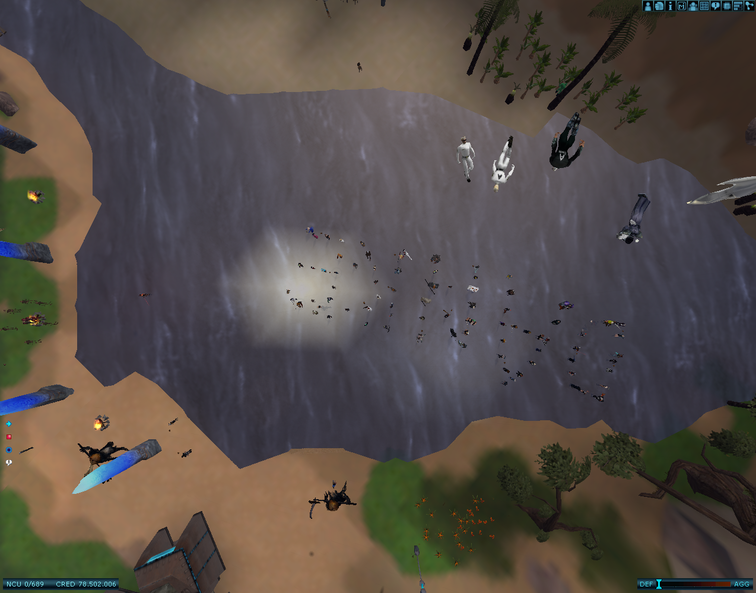Screen dimensions: 756x593
Task: Open the character silhouette icon in the top bar
Action: coord(647,6)
